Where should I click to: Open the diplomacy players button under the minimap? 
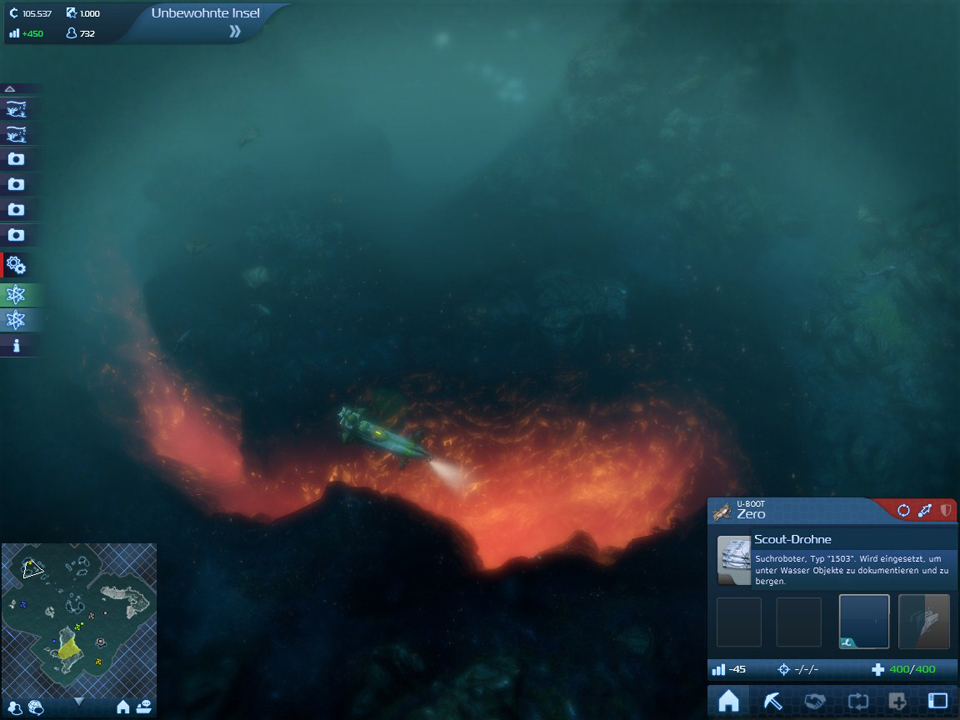15,707
